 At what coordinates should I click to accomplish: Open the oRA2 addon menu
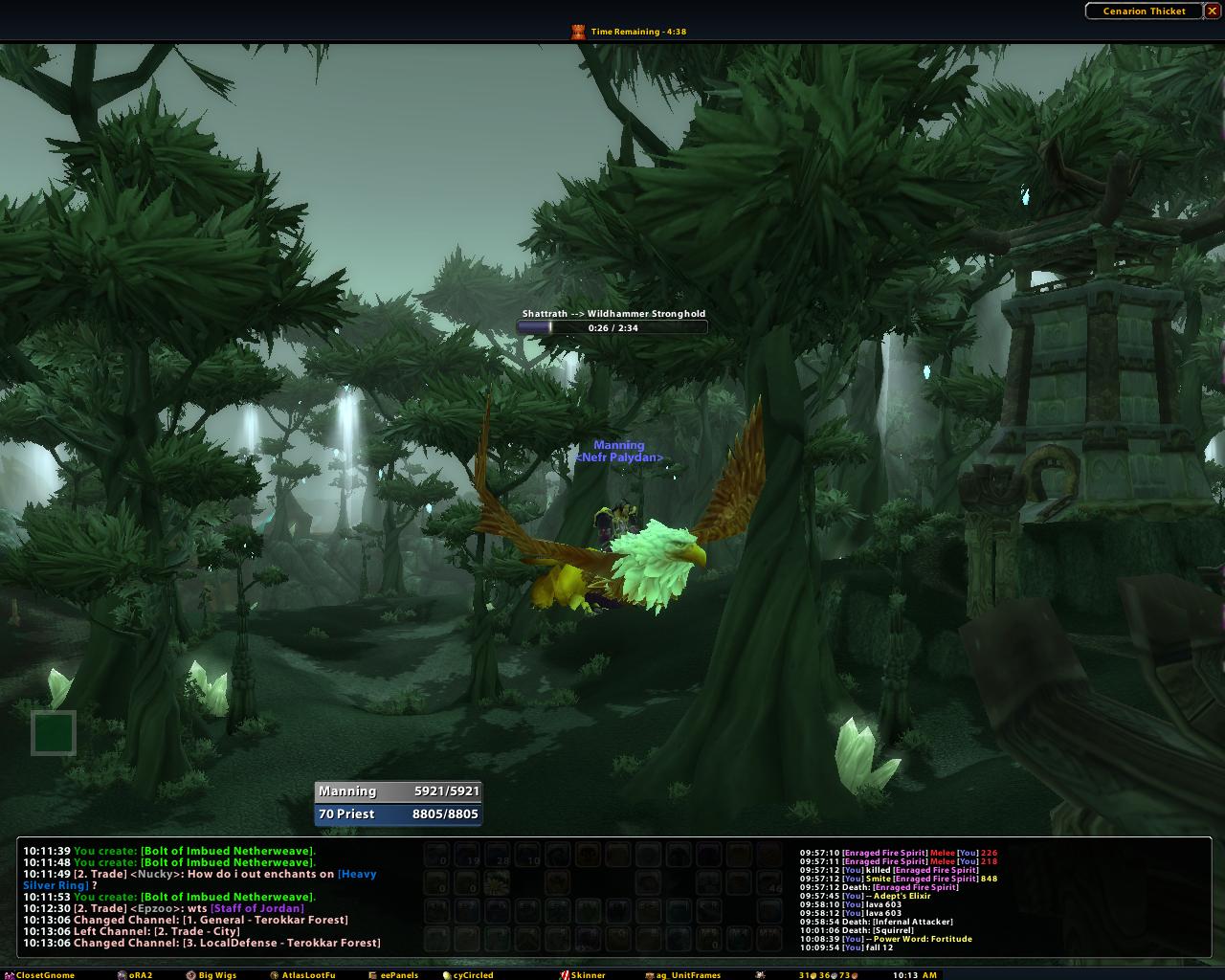pos(135,975)
